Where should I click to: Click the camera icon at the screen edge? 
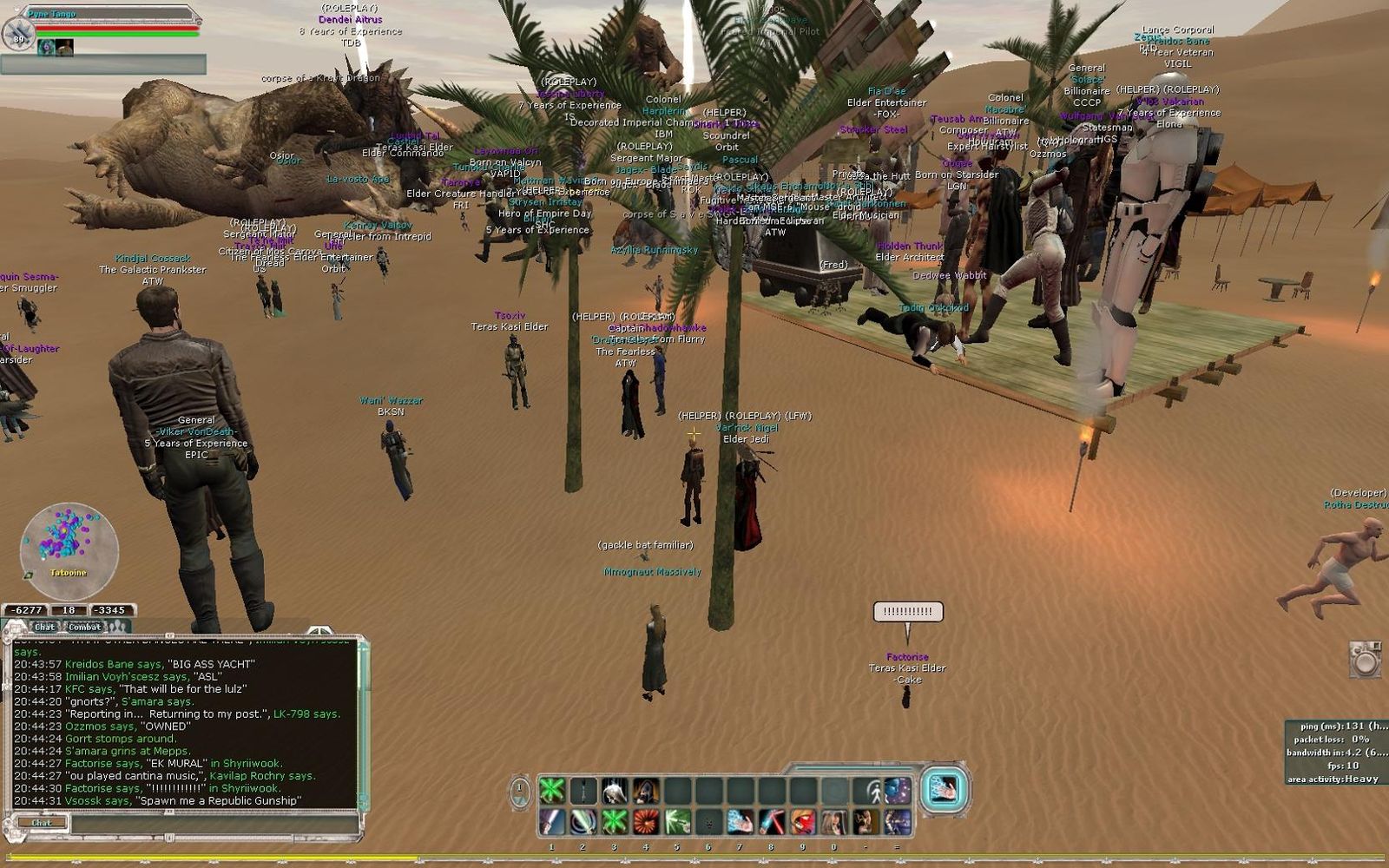click(1366, 660)
